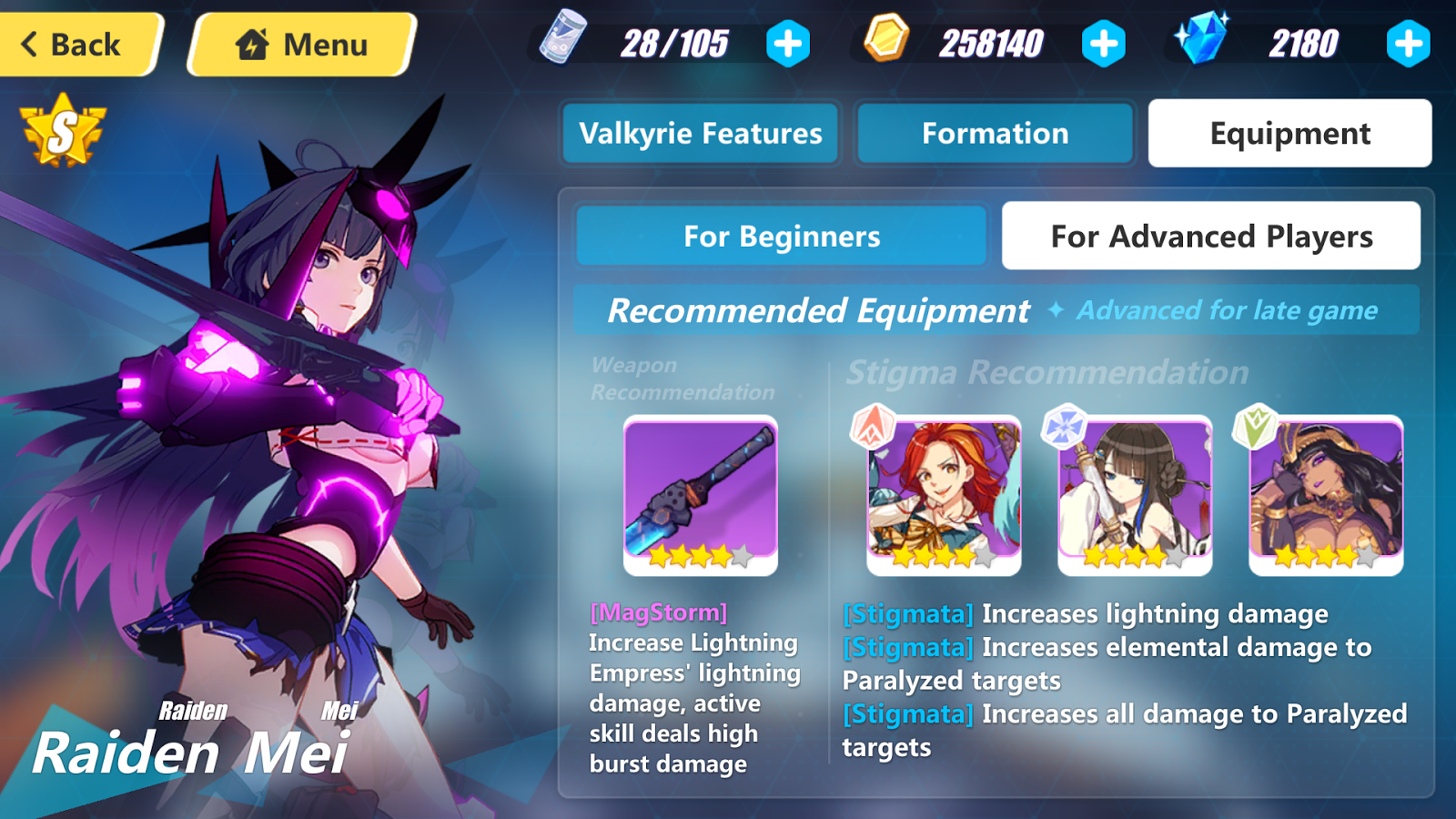Switch to the Formation tab
Viewport: 1456px width, 819px height.
tap(996, 133)
